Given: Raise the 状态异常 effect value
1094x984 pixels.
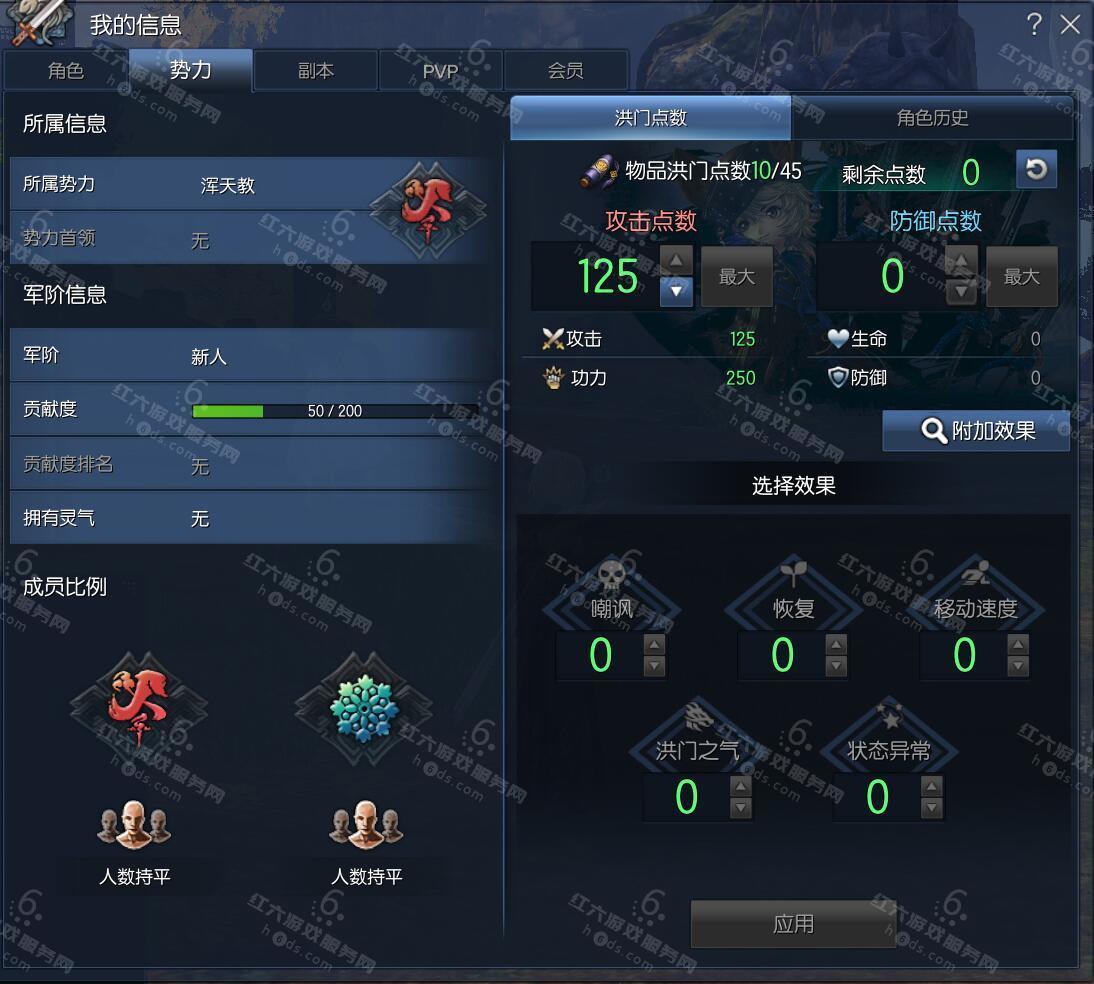Looking at the screenshot, I should [931, 787].
